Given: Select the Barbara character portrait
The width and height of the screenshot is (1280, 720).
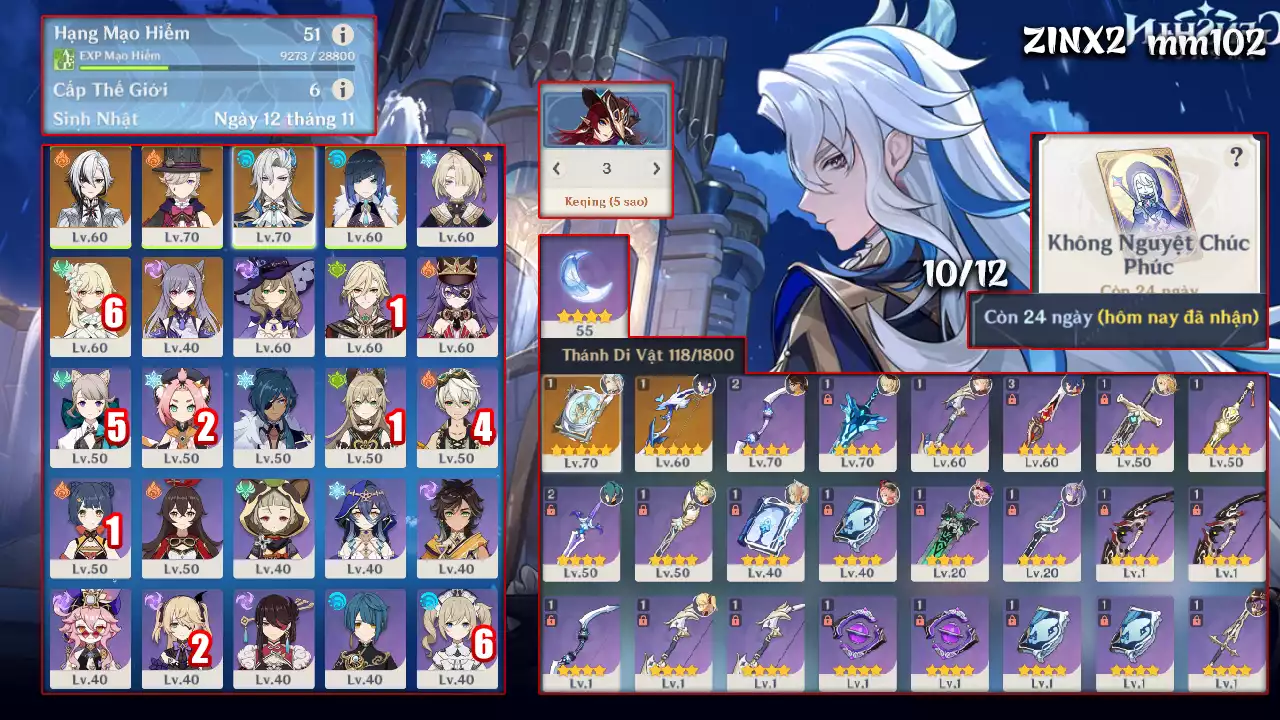Looking at the screenshot, I should (x=457, y=636).
